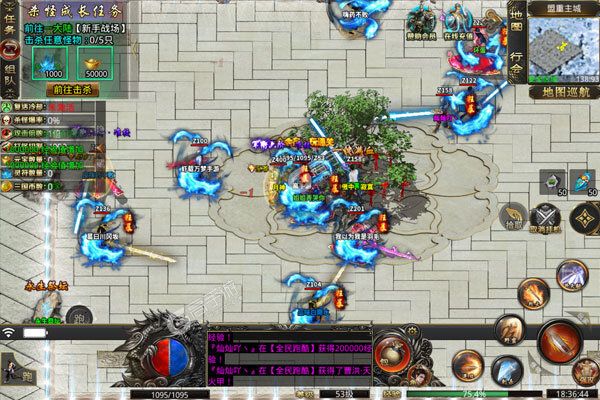Viewport: 600px width, 400px height.
Task: Tap the 拾取 pickup button
Action: [512, 216]
